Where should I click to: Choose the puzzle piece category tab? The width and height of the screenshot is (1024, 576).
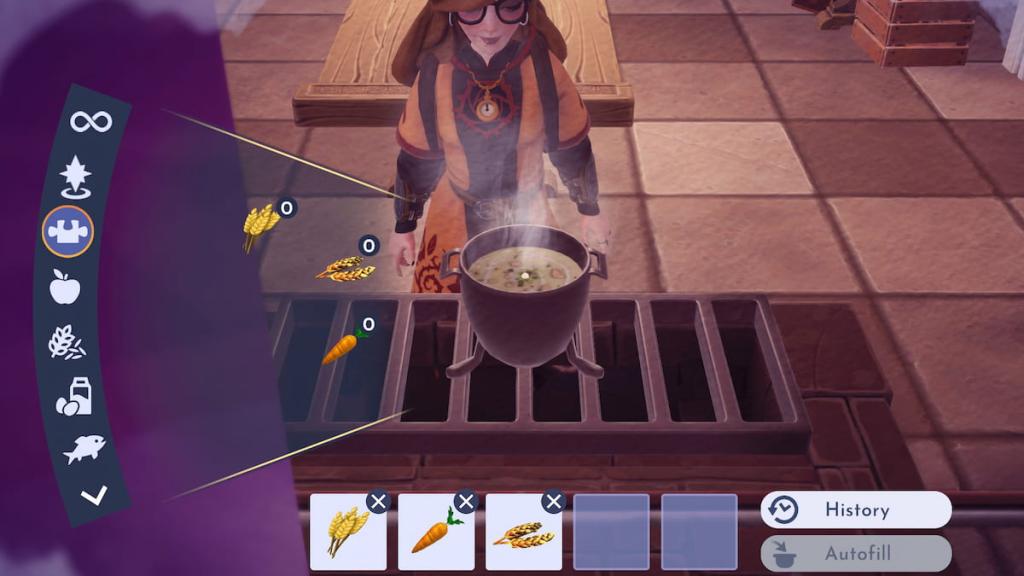(x=68, y=232)
